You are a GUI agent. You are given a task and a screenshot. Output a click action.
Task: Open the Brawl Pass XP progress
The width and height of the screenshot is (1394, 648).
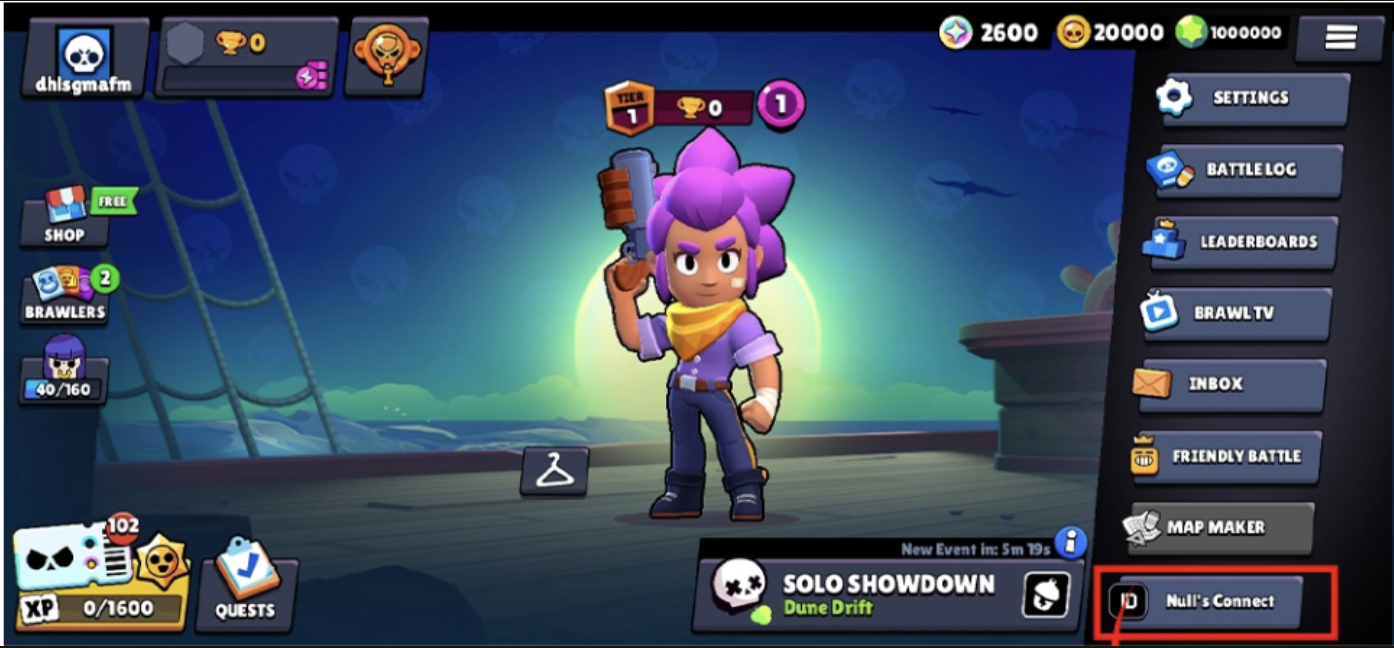[x=100, y=580]
